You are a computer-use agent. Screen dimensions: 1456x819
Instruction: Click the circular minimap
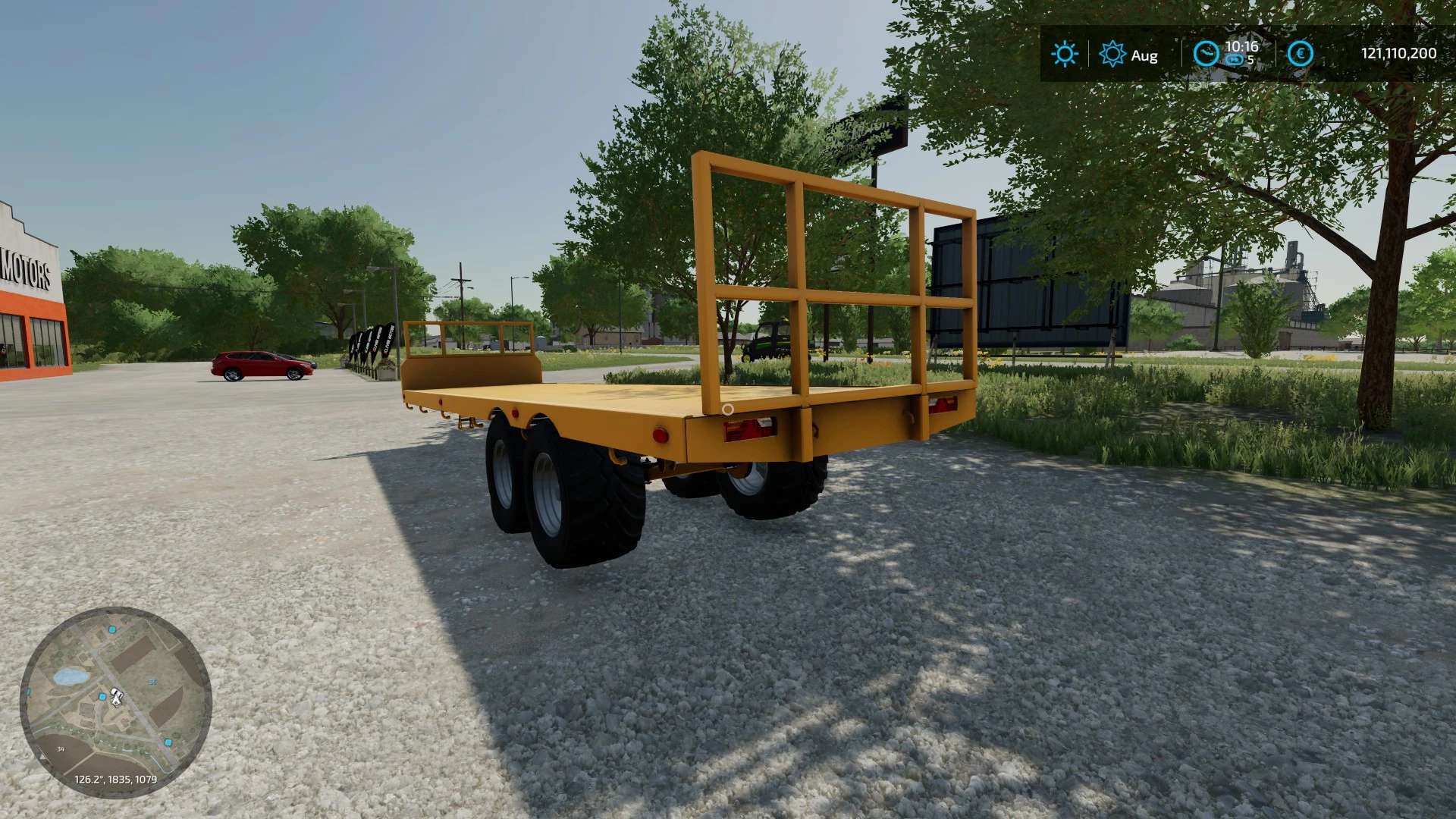(115, 701)
